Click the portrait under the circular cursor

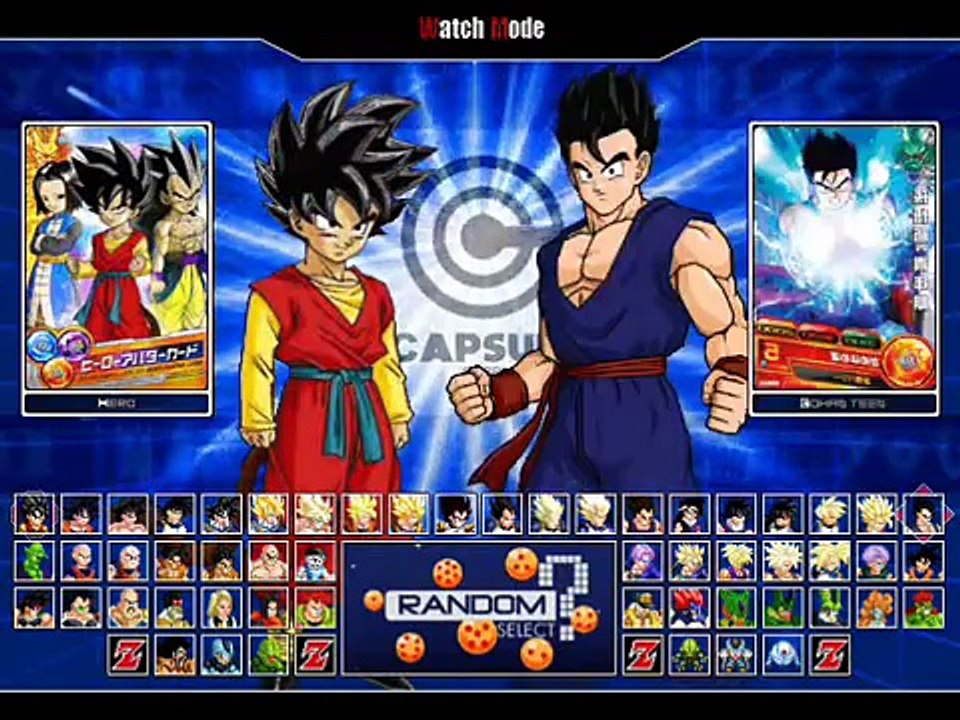pos(34,514)
